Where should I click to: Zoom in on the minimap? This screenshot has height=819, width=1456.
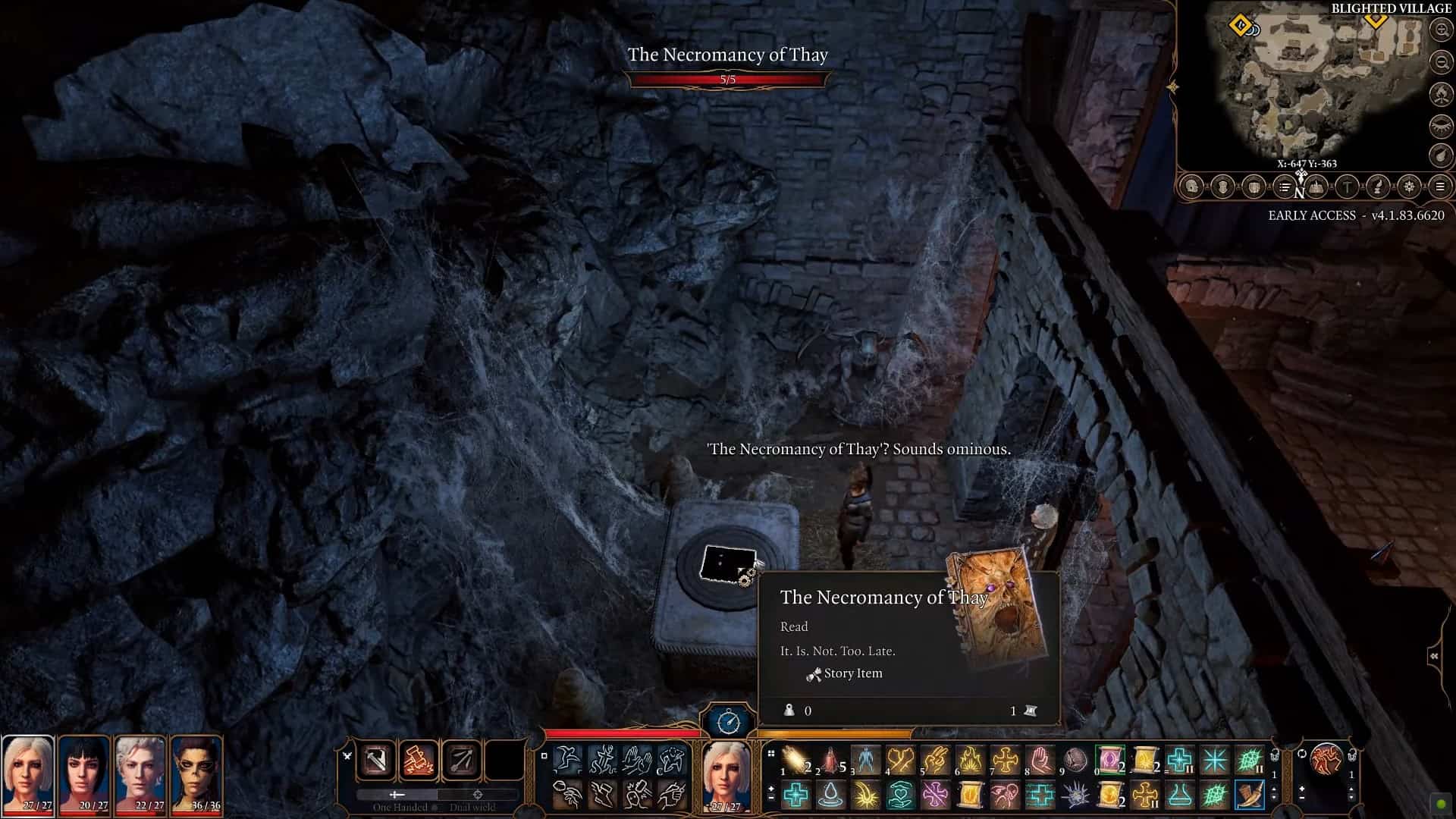(1440, 30)
